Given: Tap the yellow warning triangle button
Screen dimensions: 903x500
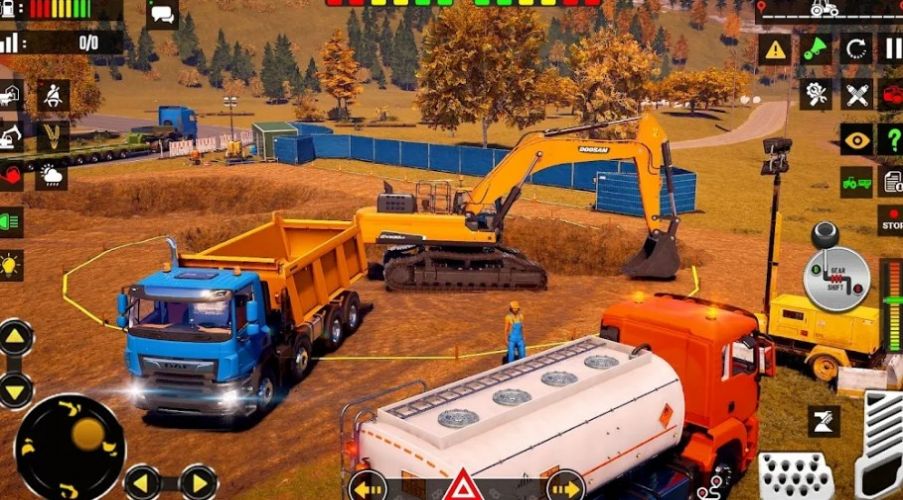Looking at the screenshot, I should (774, 49).
